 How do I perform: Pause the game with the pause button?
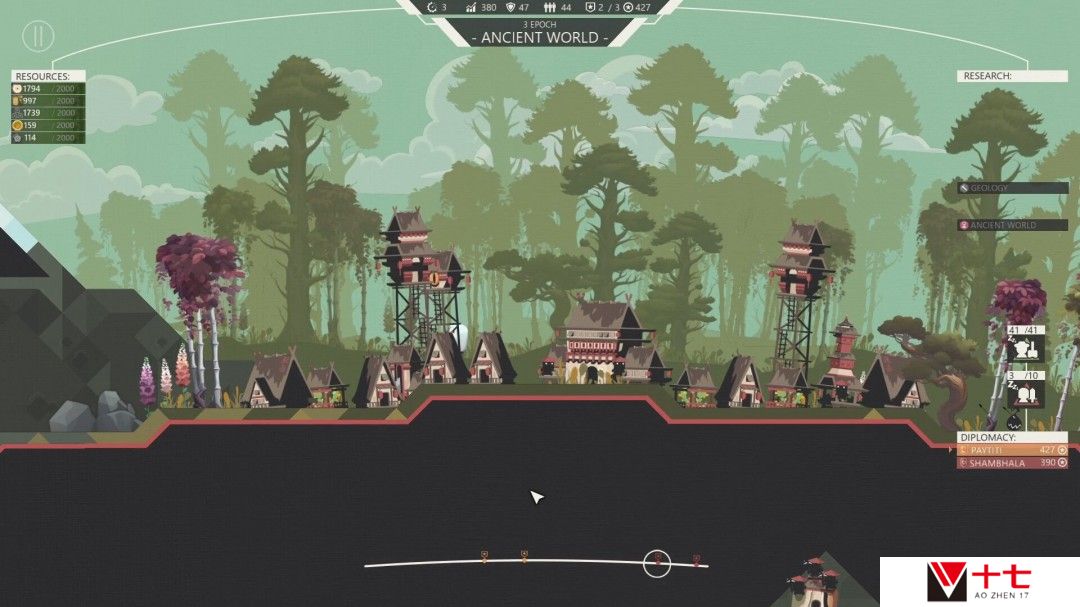[38, 37]
